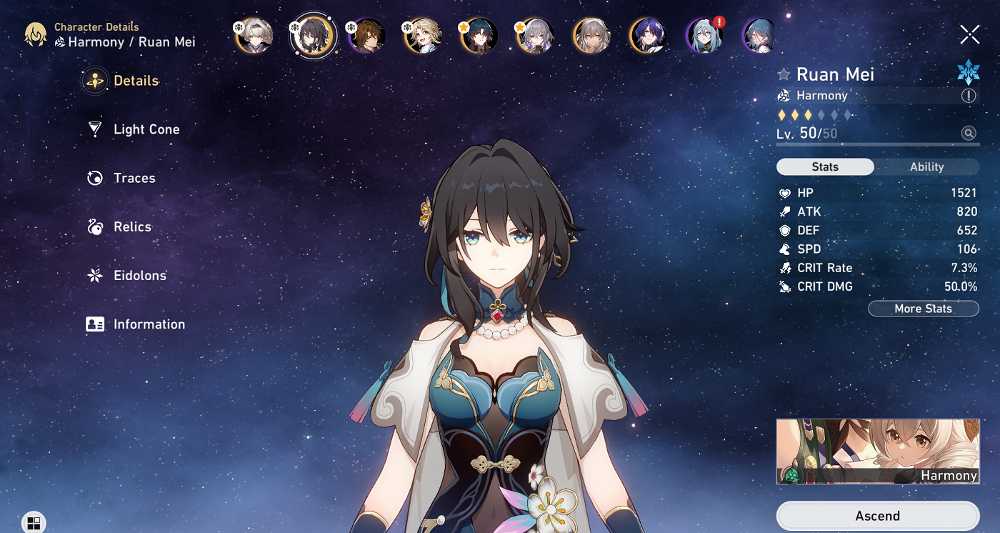
Task: Select the character portrait with red alert badge
Action: [703, 36]
